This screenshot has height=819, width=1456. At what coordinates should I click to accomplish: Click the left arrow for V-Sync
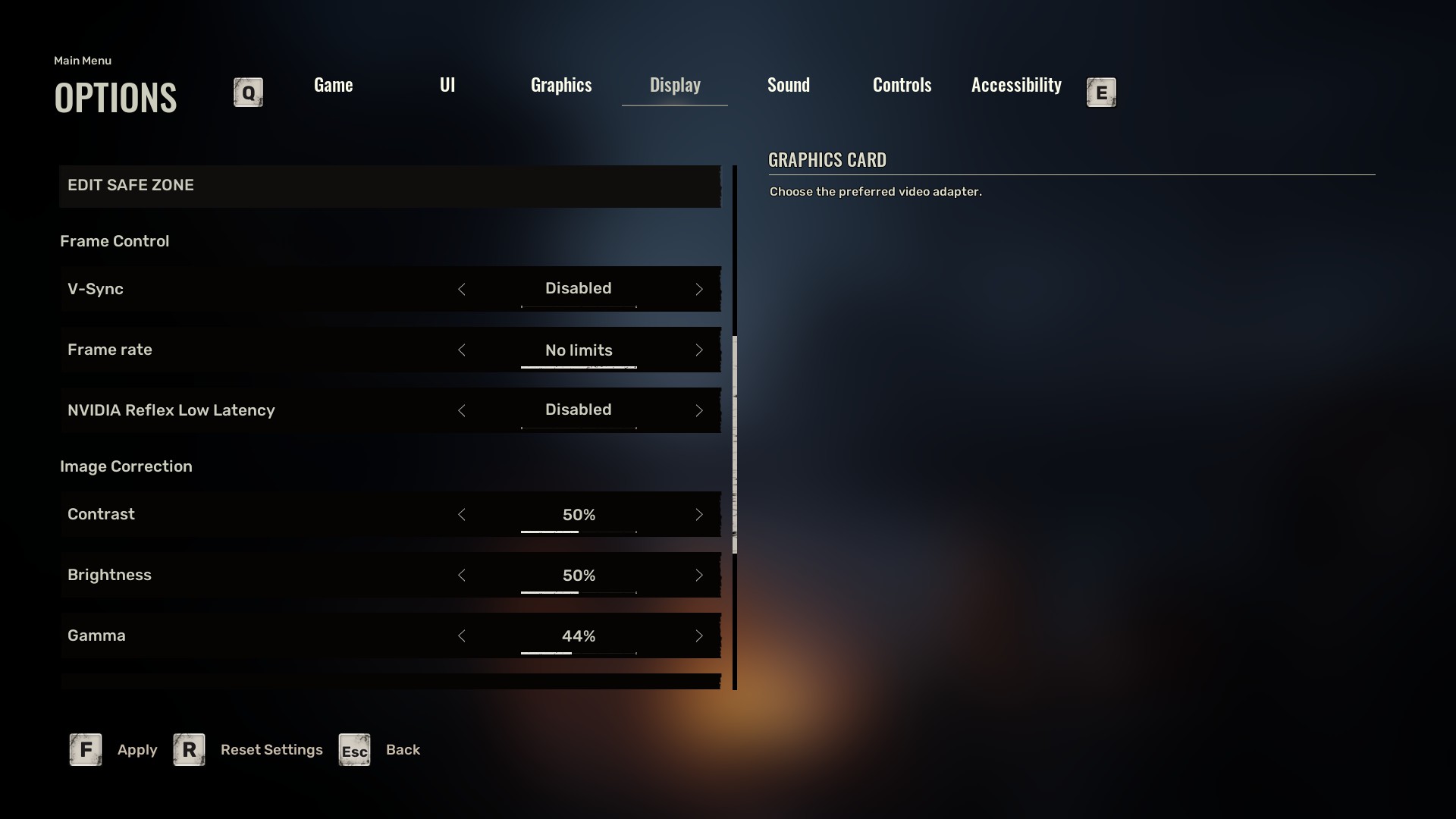click(x=462, y=289)
